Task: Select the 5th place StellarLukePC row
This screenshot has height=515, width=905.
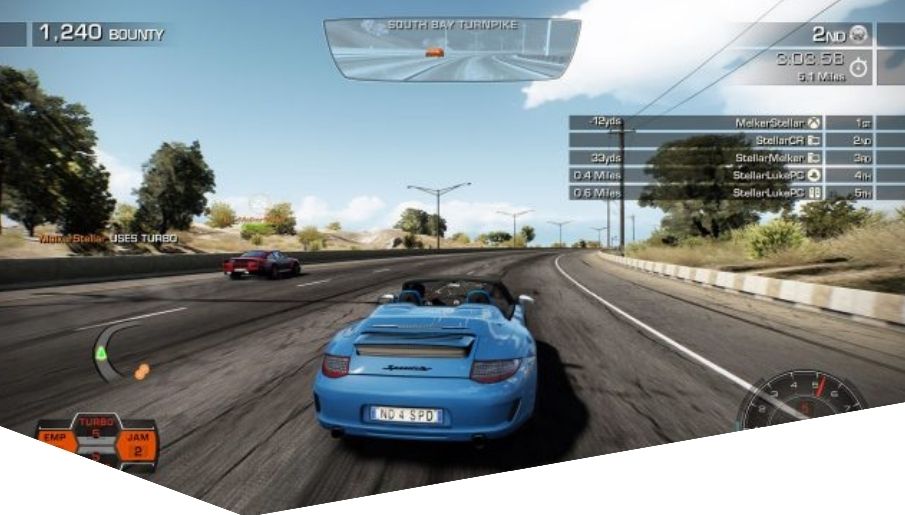Action: (736, 192)
